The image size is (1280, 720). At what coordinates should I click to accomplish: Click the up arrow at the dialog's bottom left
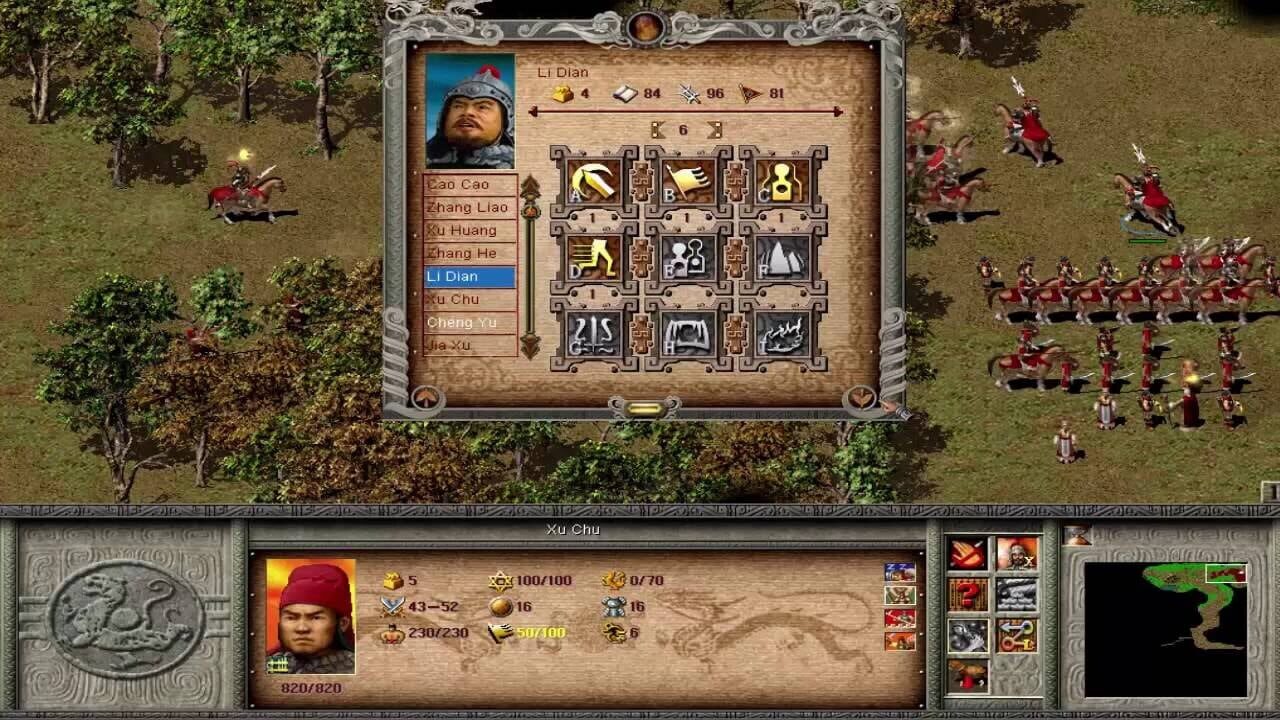424,398
